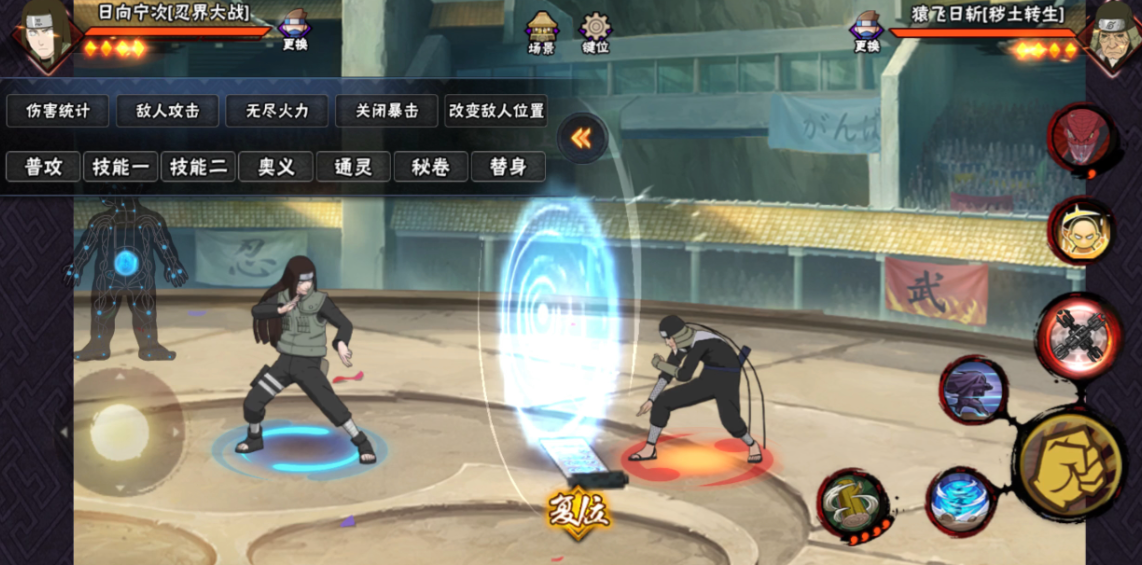Change ninja with 更换 beside 日向宁次
1142x565 pixels.
(294, 29)
